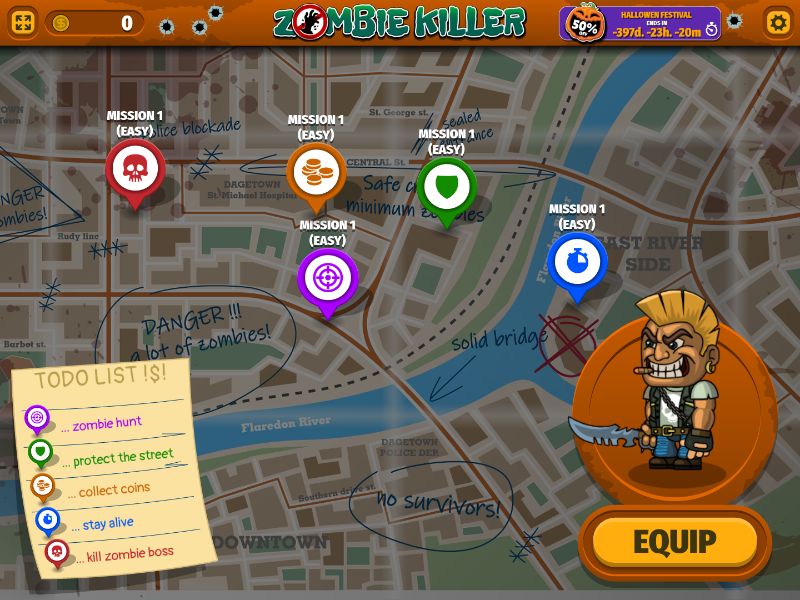Open the gear settings menu
Viewport: 800px width, 600px height.
pyautogui.click(x=777, y=22)
